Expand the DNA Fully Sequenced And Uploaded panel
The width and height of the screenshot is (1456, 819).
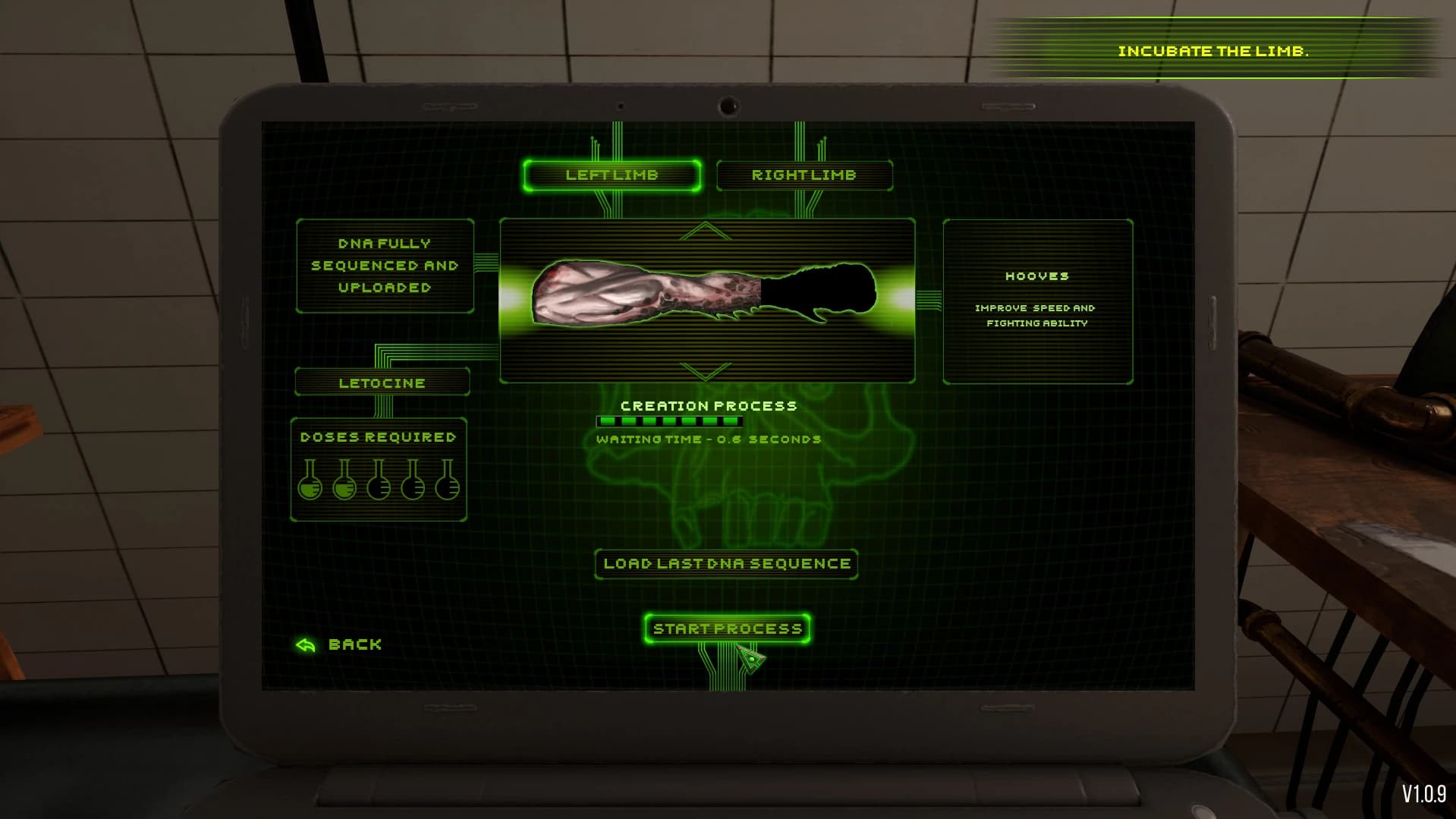tap(384, 266)
